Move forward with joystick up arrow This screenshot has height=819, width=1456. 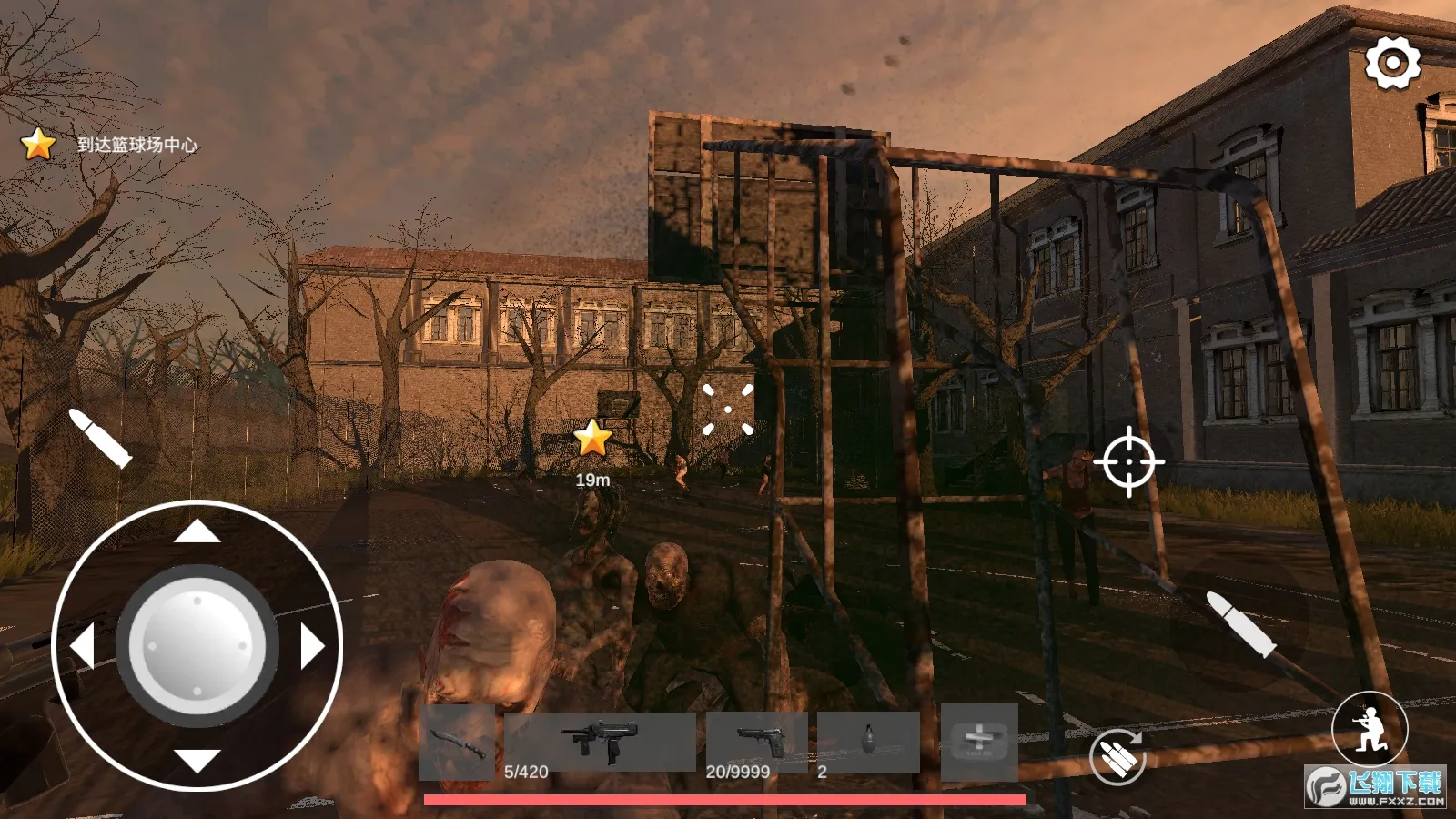pyautogui.click(x=197, y=531)
